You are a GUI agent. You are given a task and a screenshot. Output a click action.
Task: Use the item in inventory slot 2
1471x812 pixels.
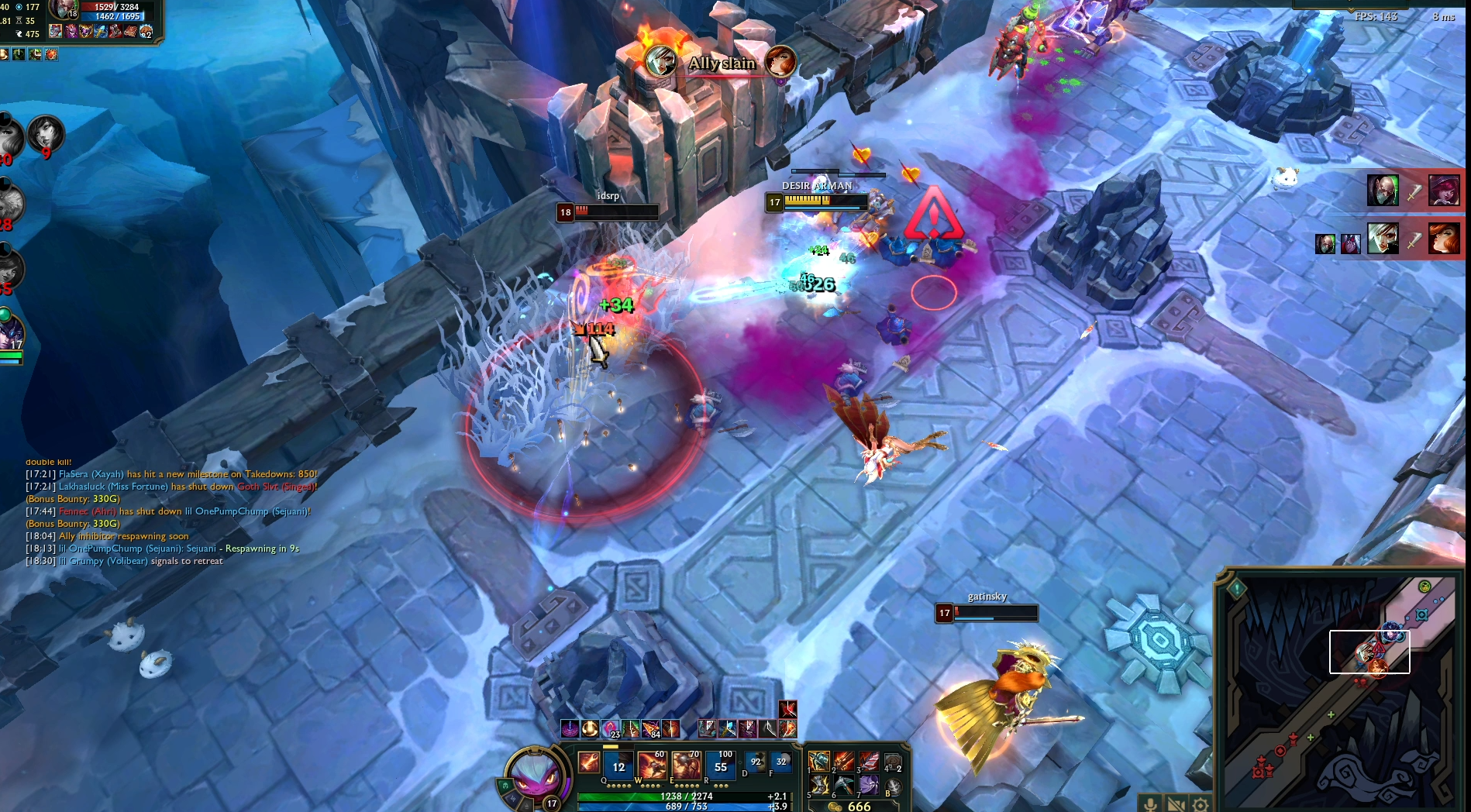[844, 761]
